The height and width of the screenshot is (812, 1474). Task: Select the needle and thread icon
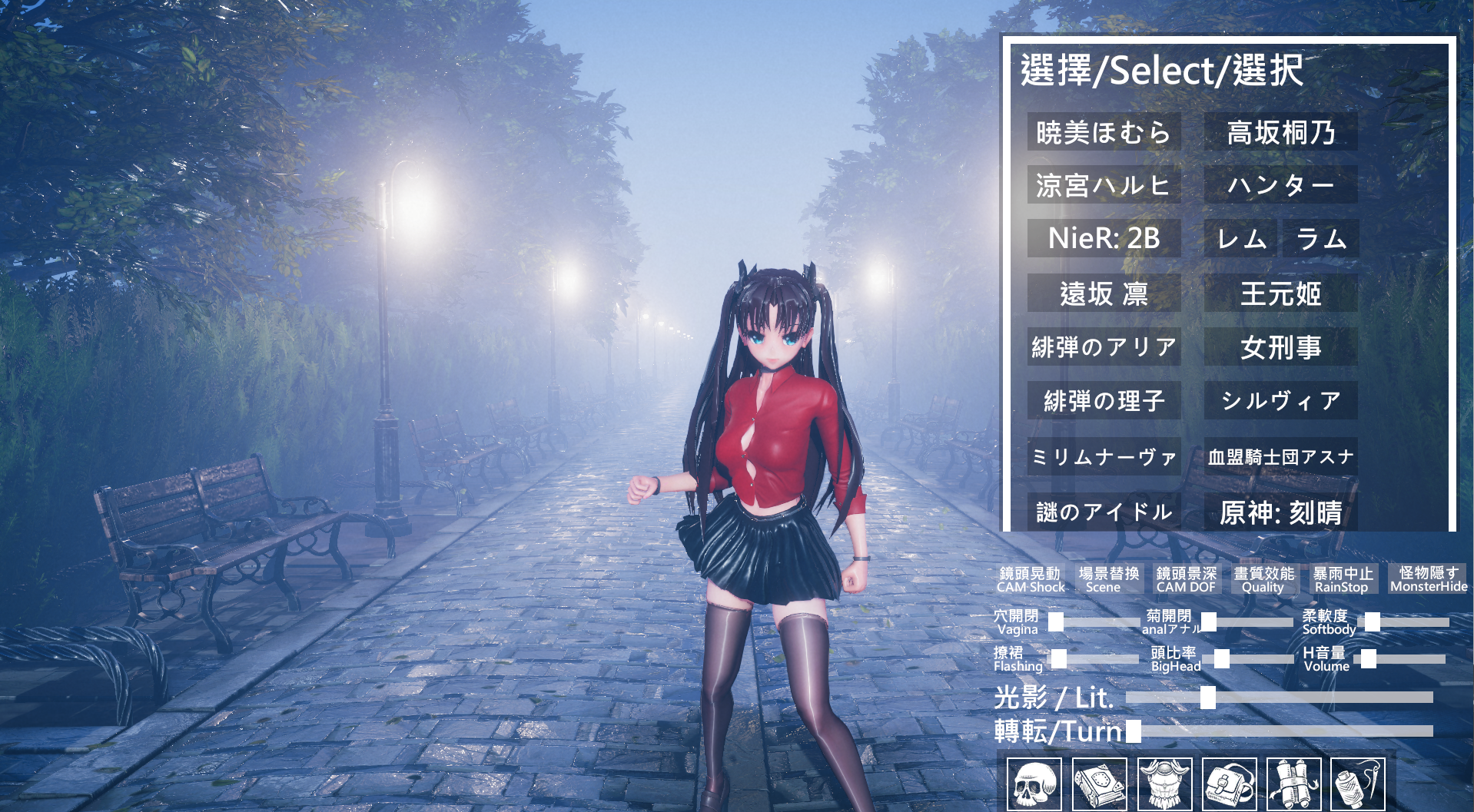1357,784
